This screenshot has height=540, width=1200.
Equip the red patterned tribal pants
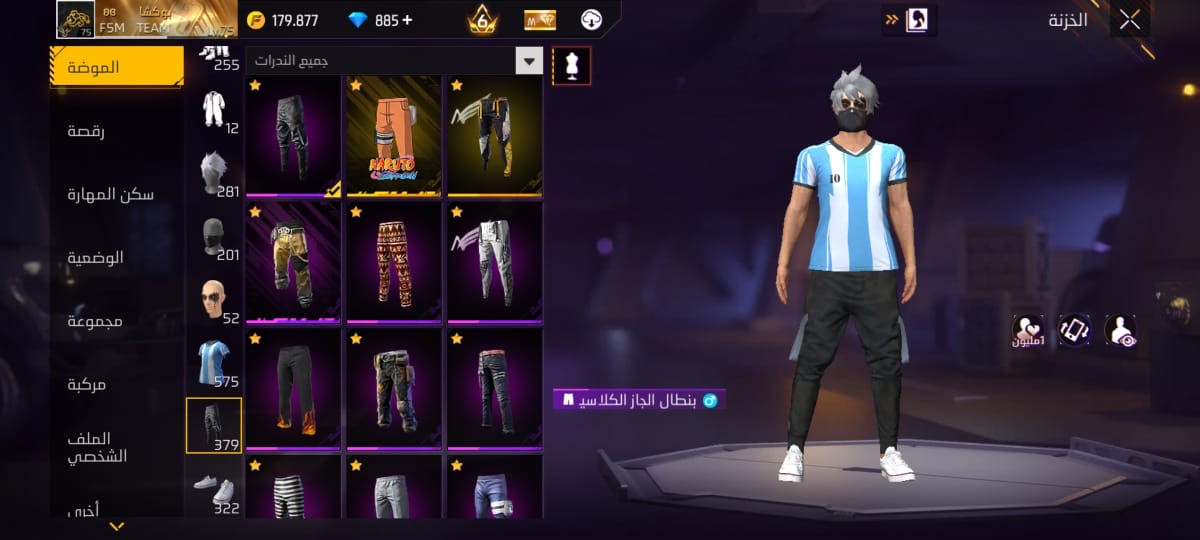(x=394, y=262)
